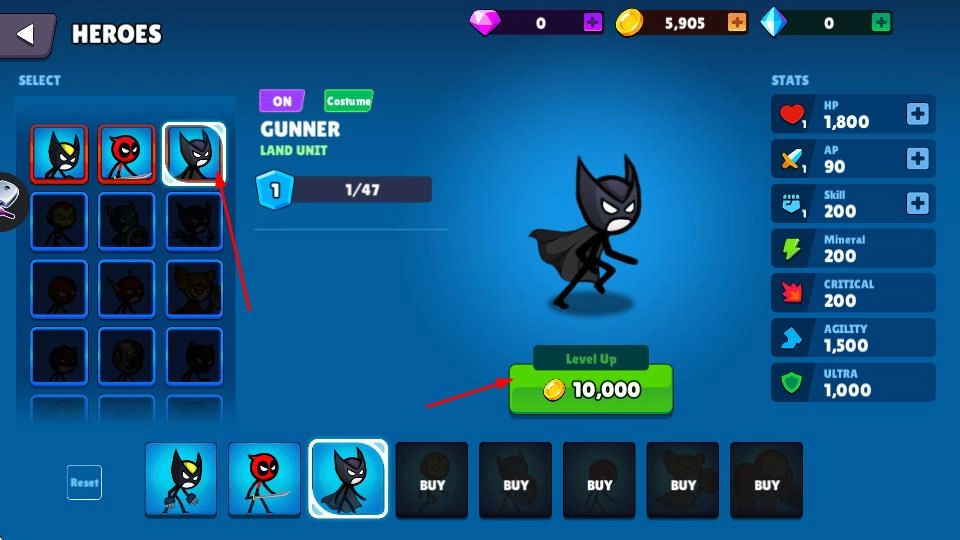Add blue diamonds with green plus button
Screen dimensions: 960x540
[881, 22]
